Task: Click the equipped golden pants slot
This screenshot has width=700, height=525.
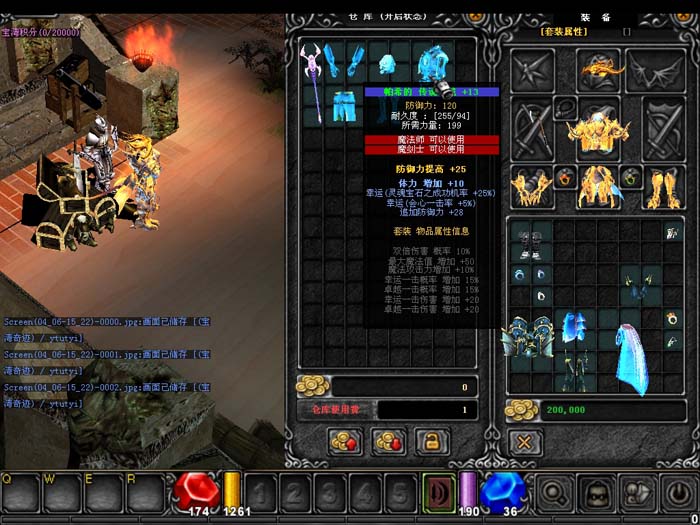Action: [599, 186]
